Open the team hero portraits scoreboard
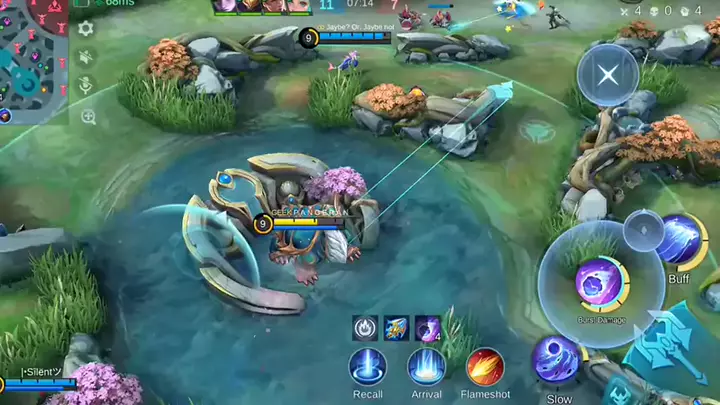The width and height of the screenshot is (720, 405). (260, 6)
